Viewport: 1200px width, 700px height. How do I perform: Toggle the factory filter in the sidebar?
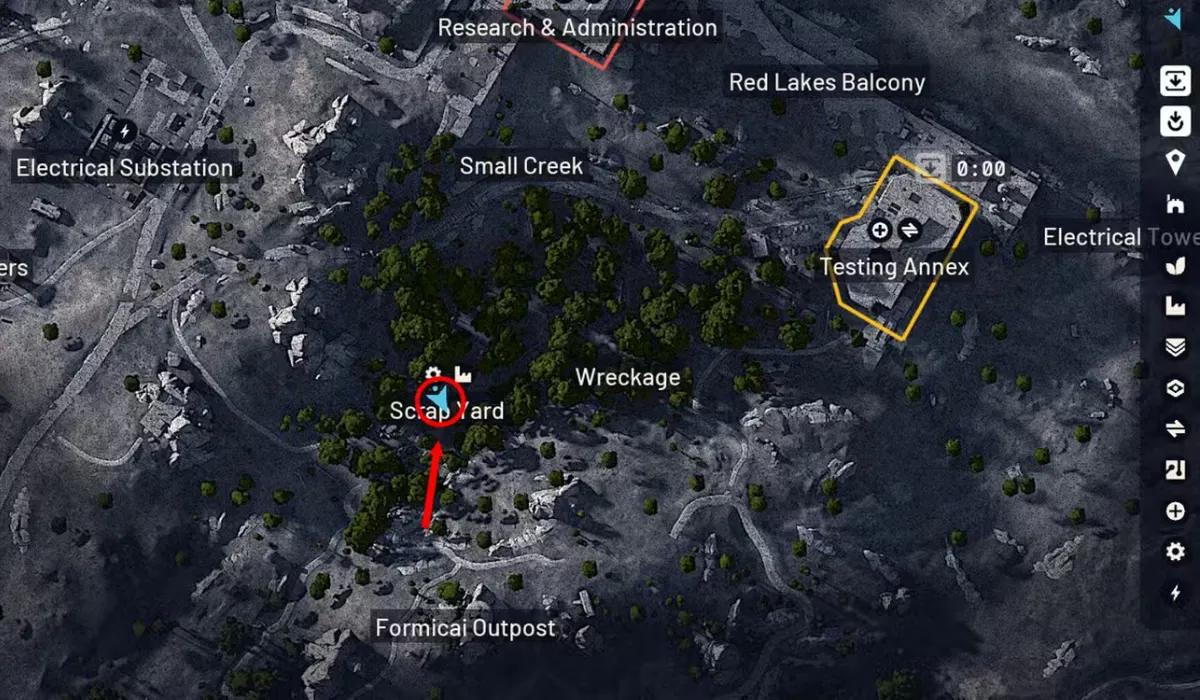click(x=1174, y=307)
